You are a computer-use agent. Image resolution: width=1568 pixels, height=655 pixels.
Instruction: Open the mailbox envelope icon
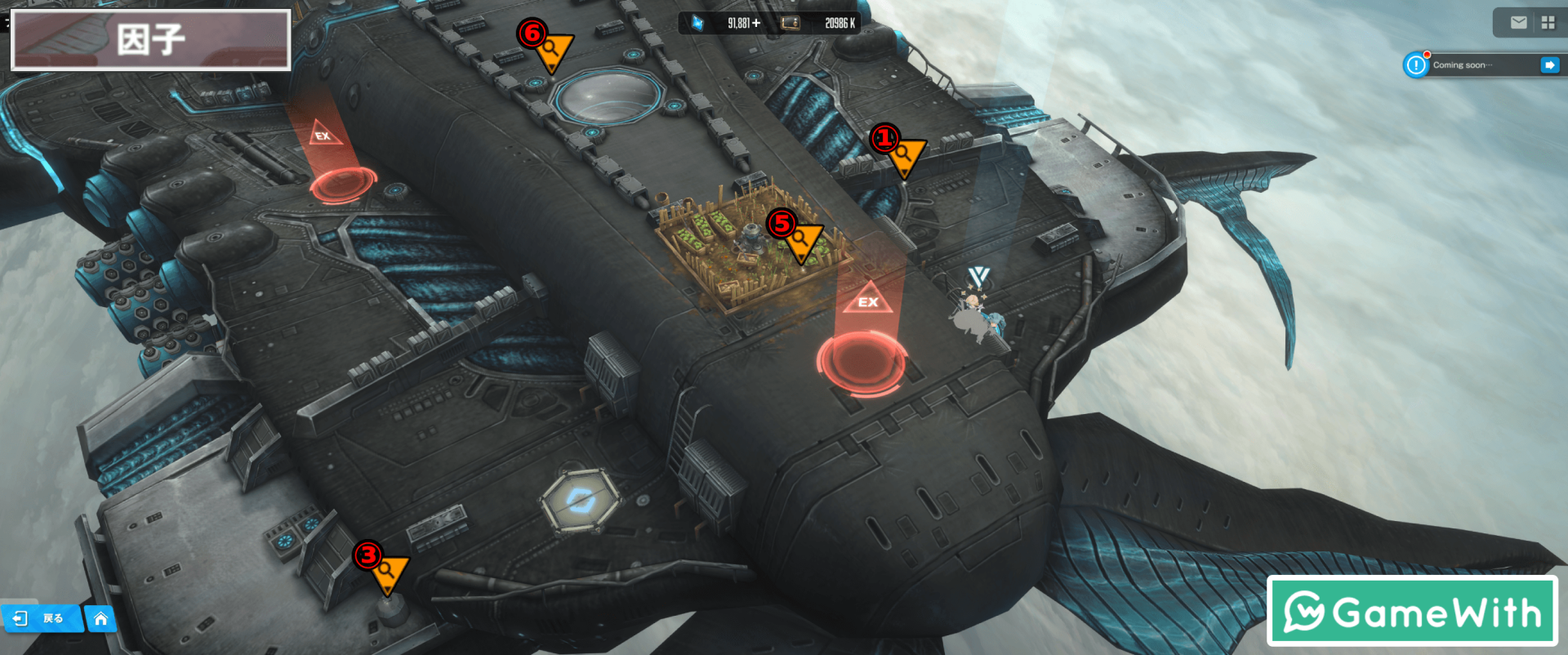[x=1518, y=23]
